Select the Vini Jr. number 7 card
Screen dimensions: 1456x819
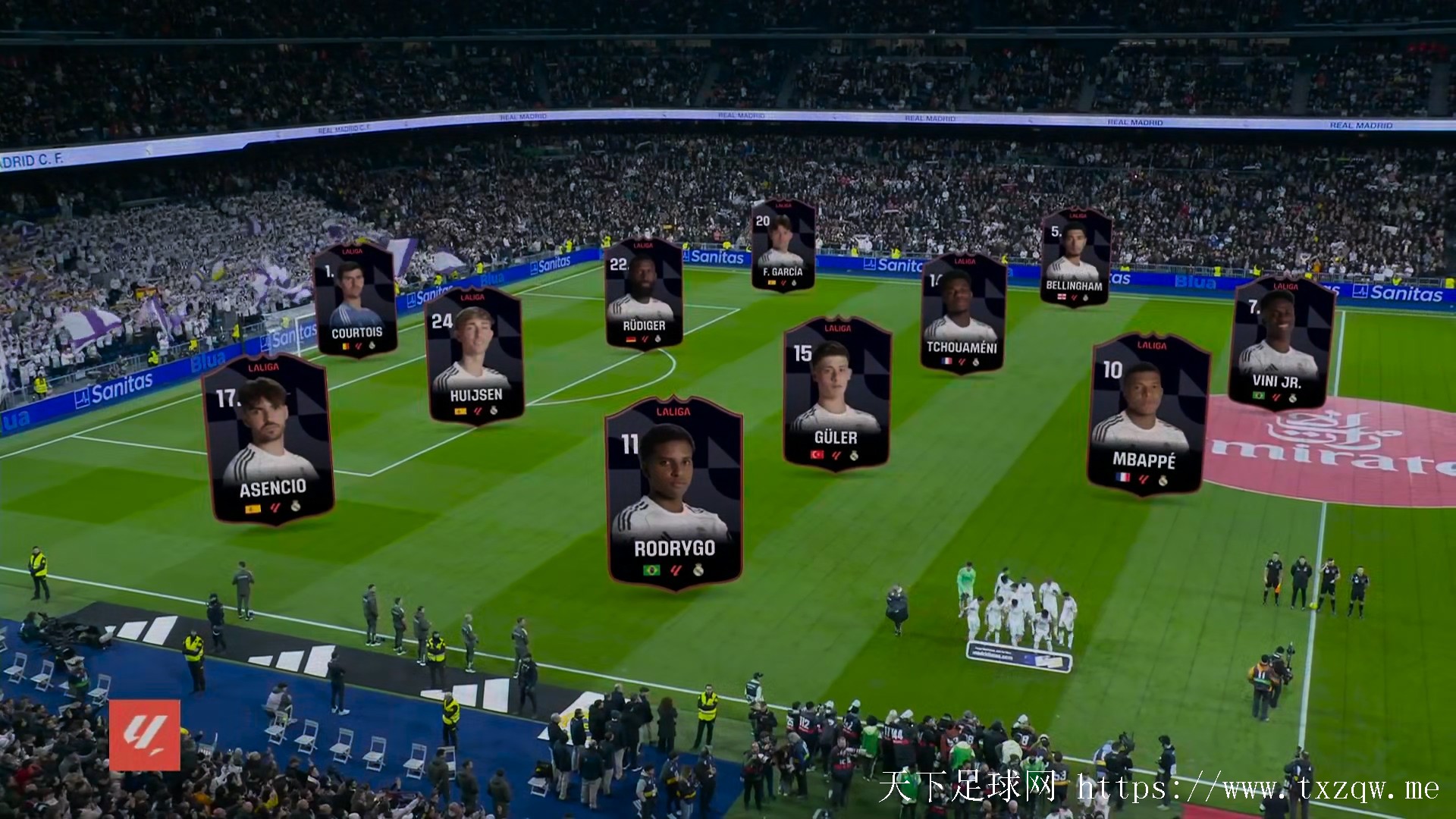pyautogui.click(x=1281, y=344)
